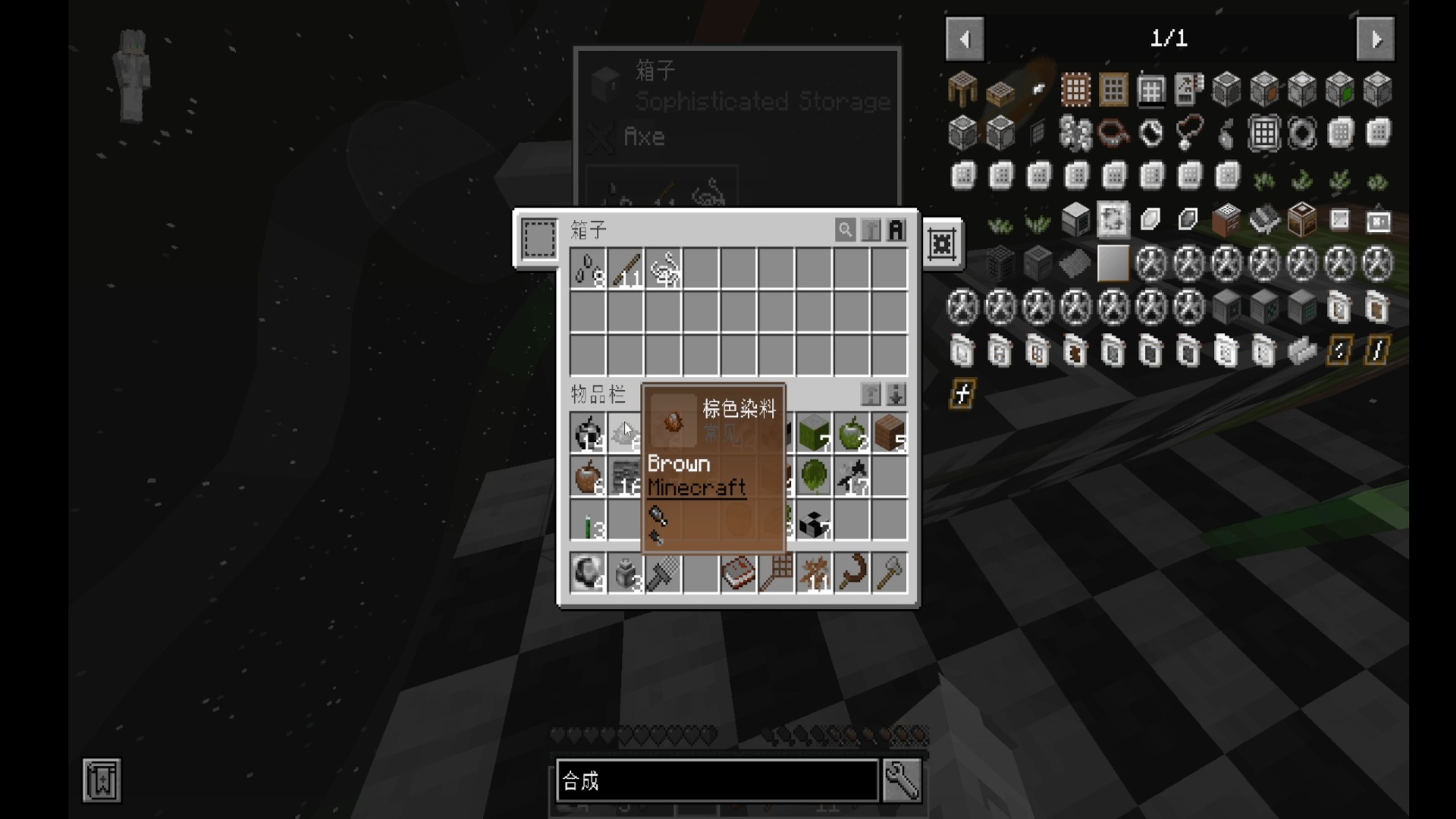
Task: Select the oak planks stack in inventory
Action: click(889, 433)
